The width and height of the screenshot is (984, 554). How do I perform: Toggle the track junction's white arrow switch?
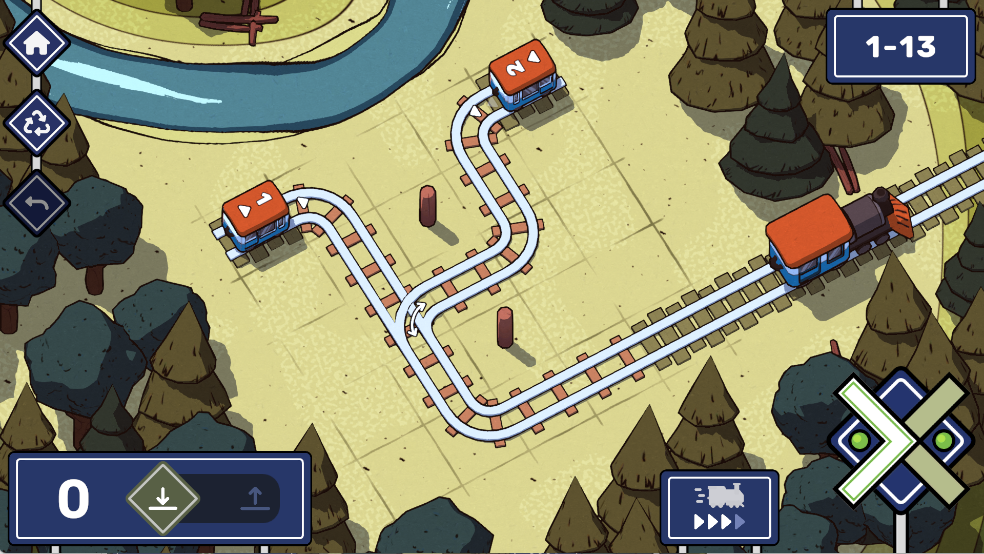(x=414, y=319)
